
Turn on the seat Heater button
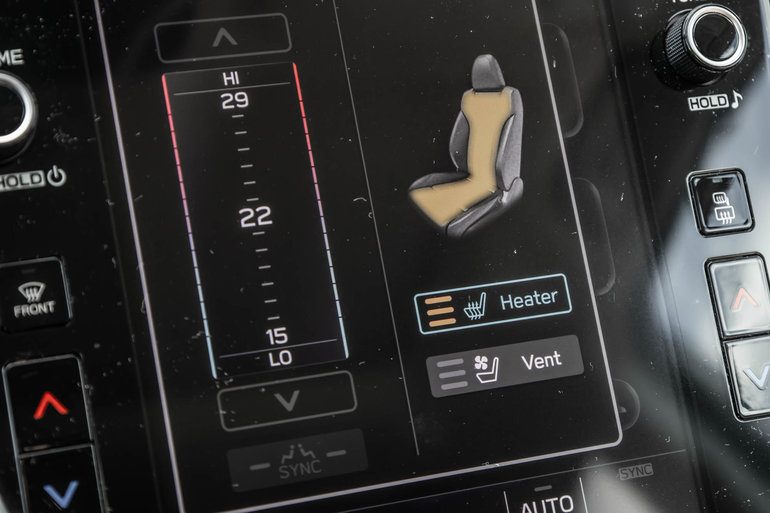(x=493, y=303)
